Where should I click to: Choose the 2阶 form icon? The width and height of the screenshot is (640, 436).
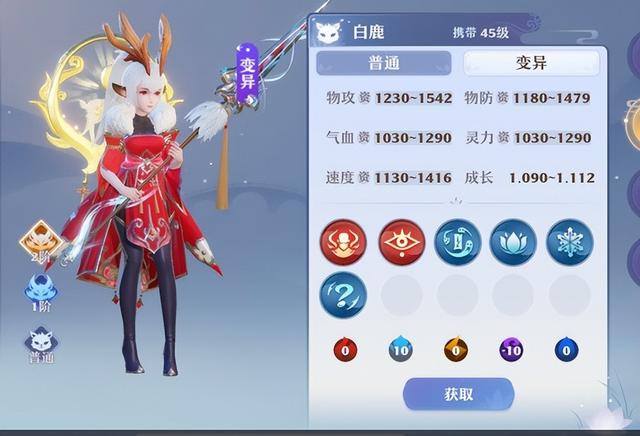pos(42,243)
